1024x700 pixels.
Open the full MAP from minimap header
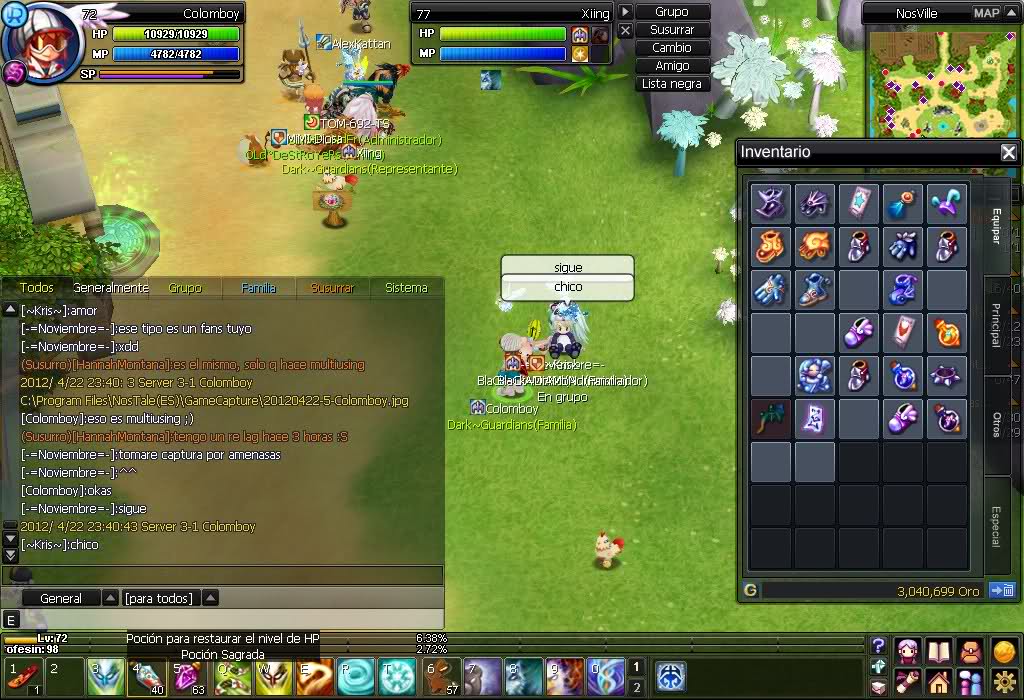(x=986, y=13)
